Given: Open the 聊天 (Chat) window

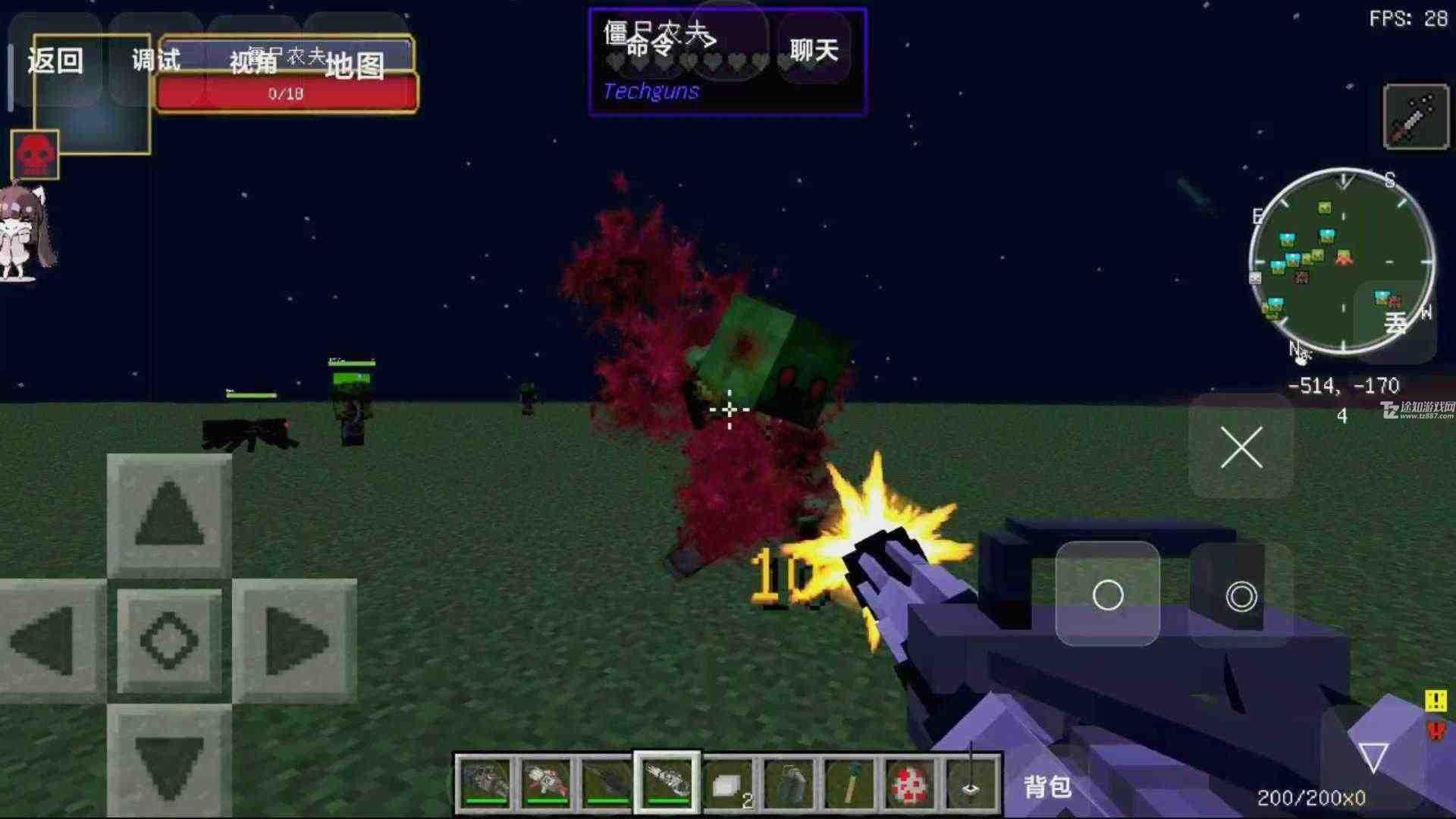Looking at the screenshot, I should click(x=814, y=50).
